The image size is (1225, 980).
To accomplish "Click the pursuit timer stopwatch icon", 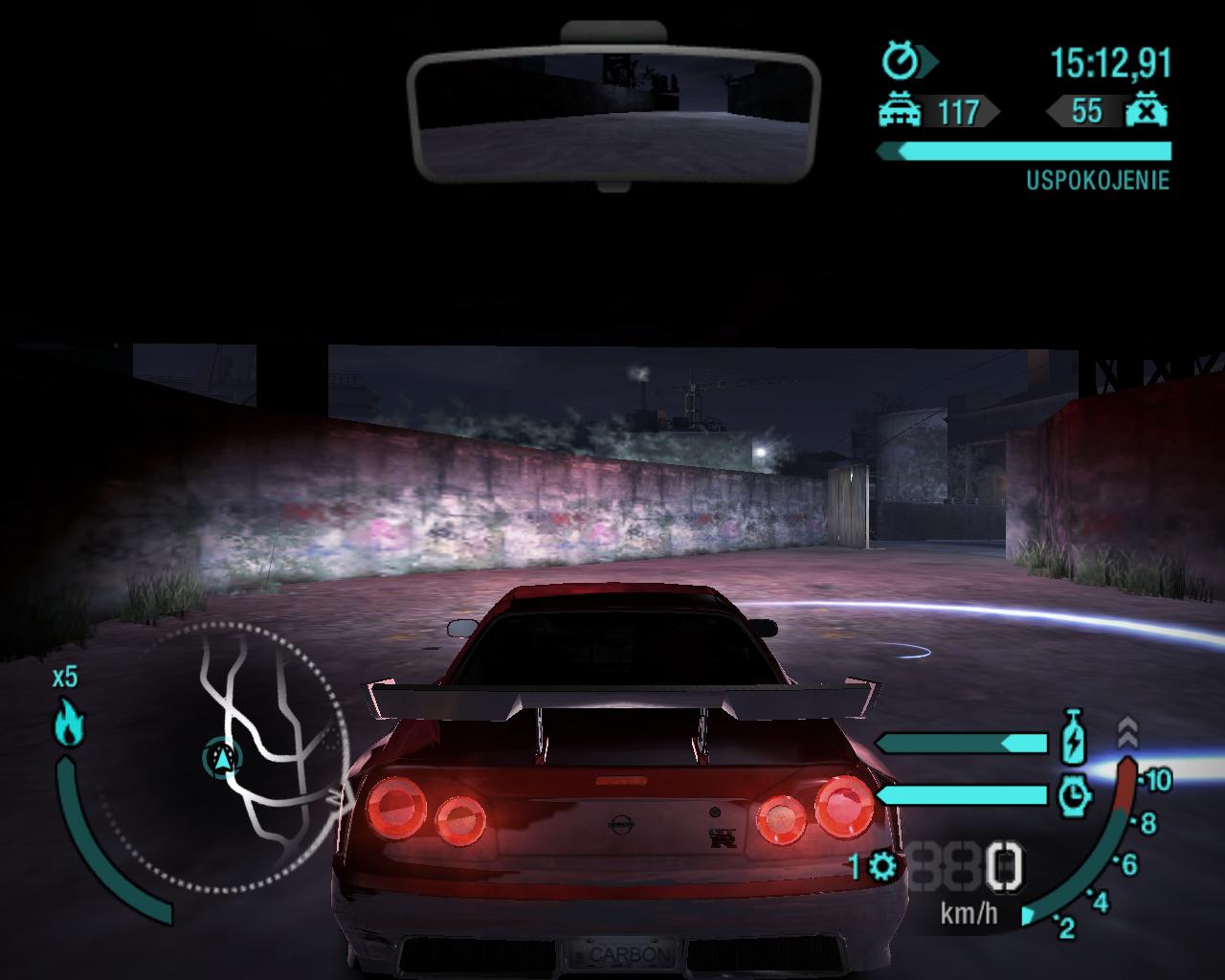I will (902, 63).
